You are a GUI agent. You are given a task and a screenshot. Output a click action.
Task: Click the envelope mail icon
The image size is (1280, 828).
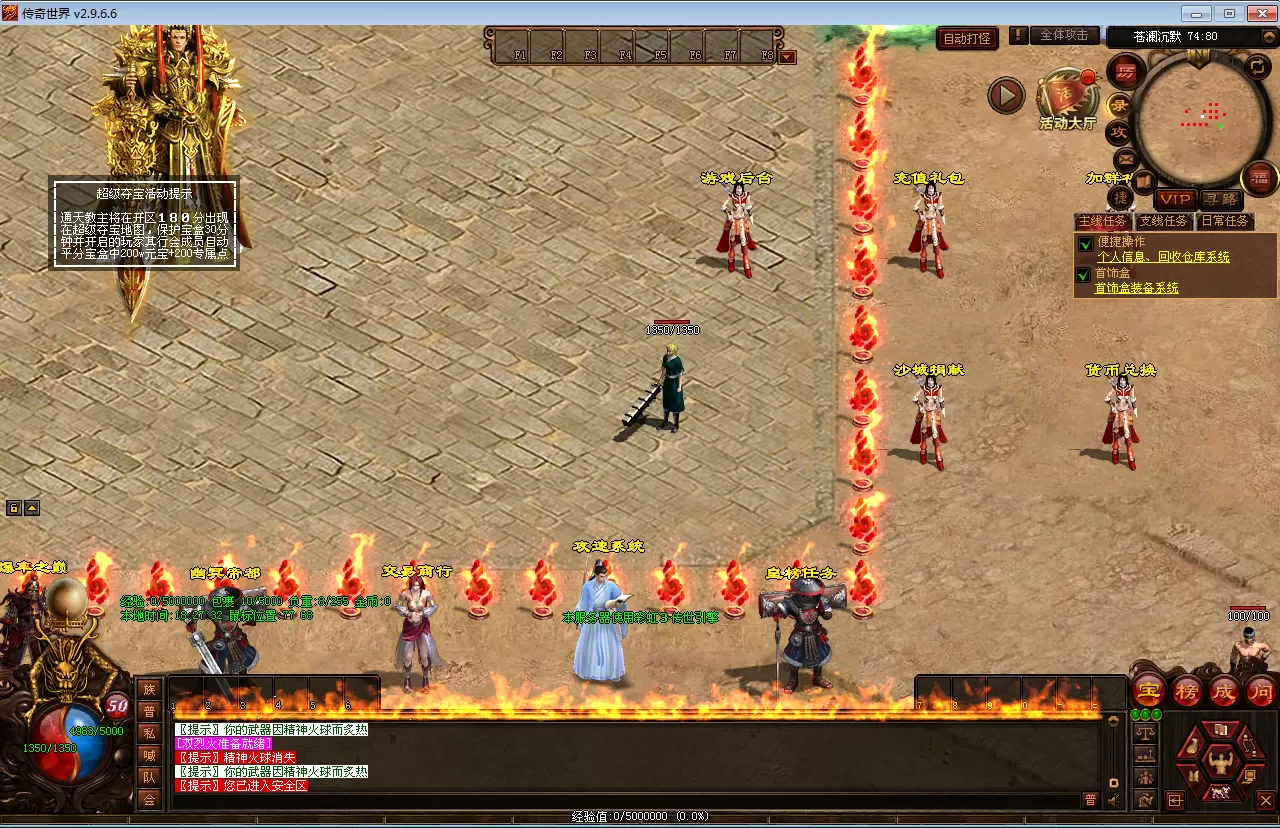coord(1124,158)
